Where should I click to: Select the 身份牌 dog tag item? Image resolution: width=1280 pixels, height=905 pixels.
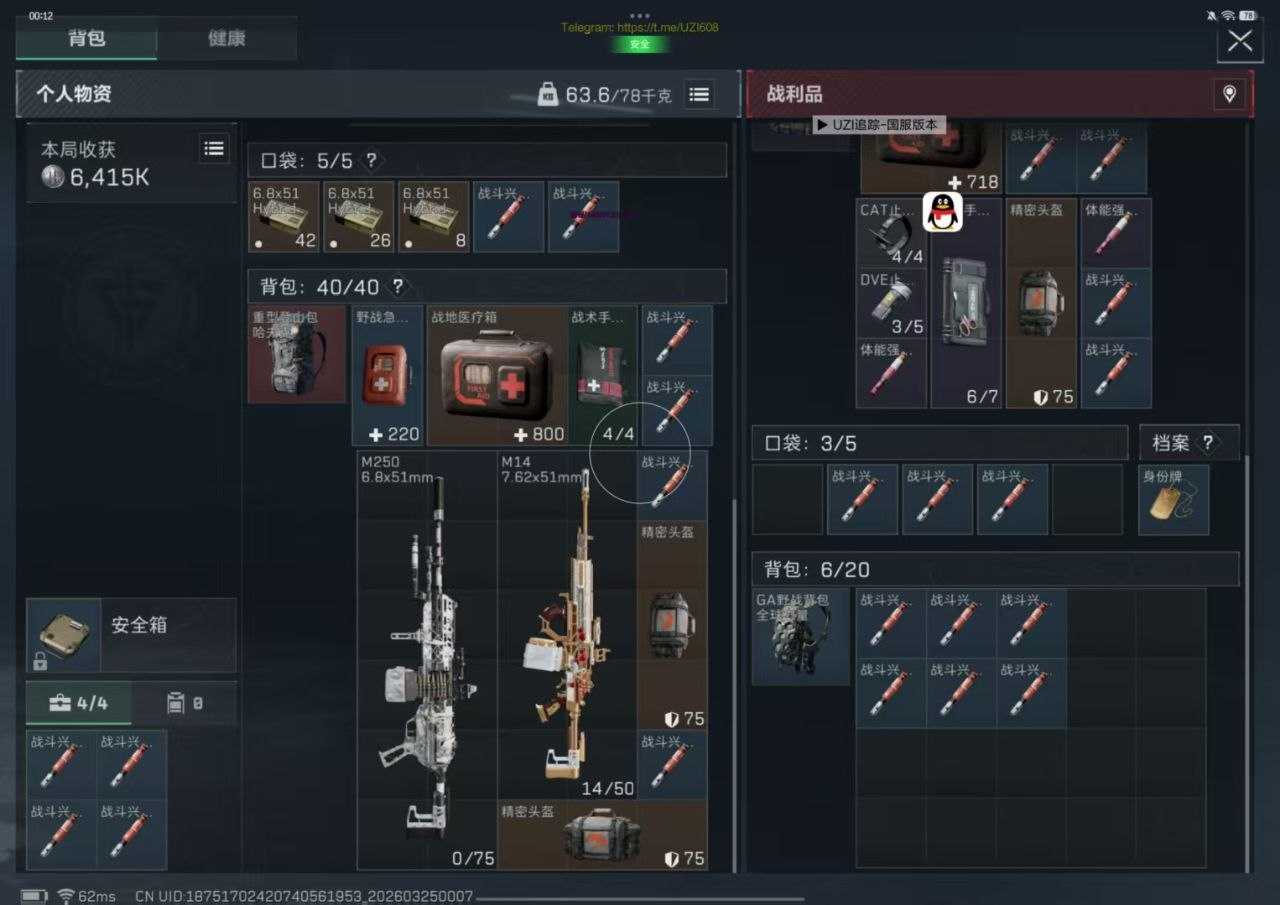[1174, 500]
